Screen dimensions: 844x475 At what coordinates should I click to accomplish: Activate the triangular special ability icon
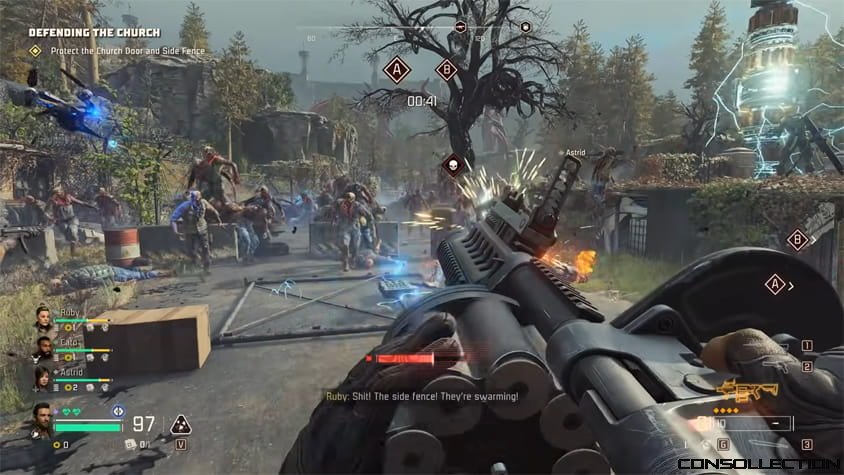(181, 424)
